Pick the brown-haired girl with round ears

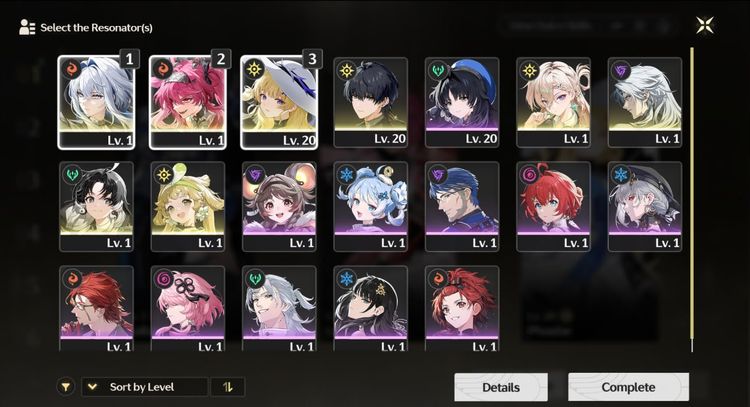(x=279, y=206)
